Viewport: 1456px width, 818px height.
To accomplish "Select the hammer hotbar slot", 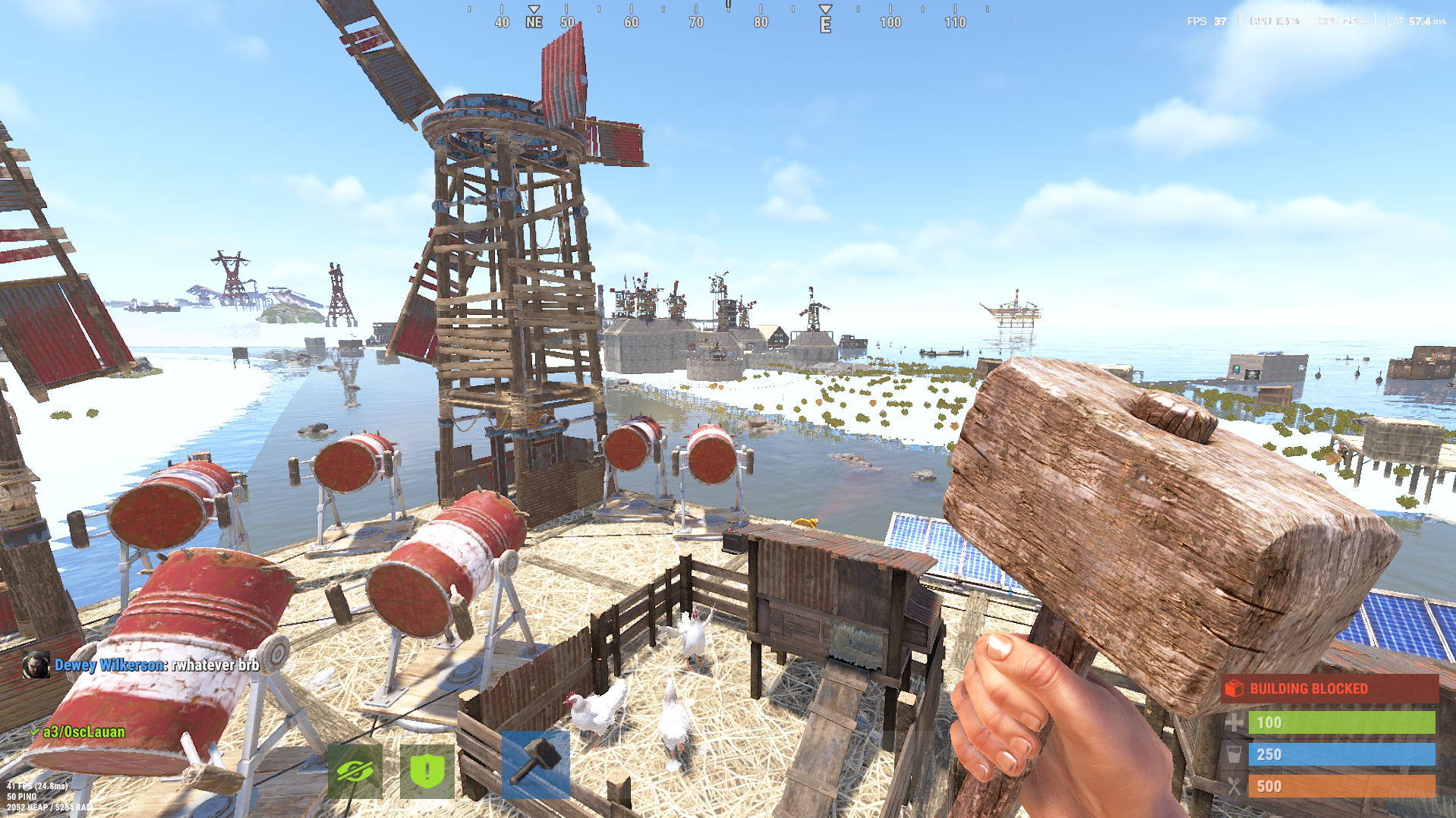I will pos(535,763).
